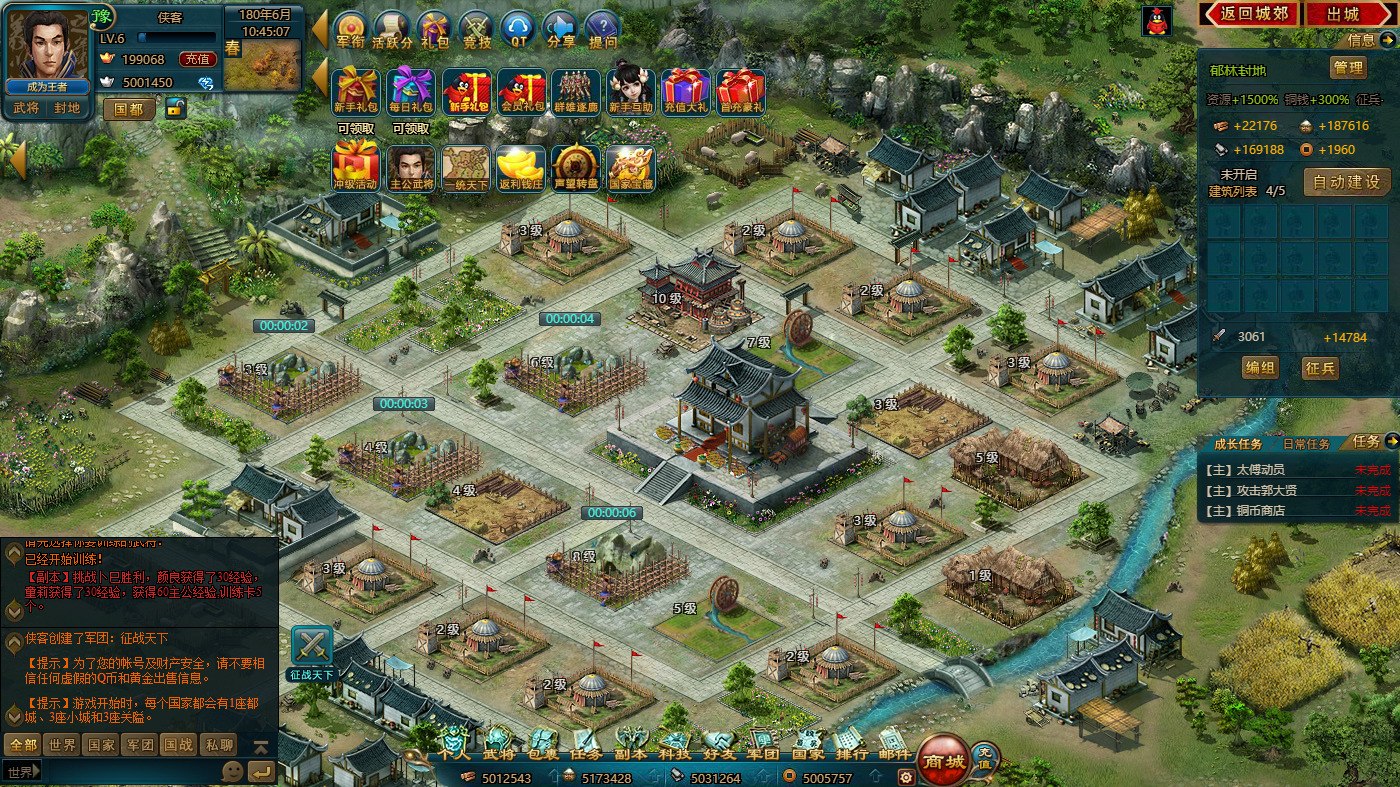
Task: Switch to the 日常任务 tab
Action: [x=1305, y=443]
